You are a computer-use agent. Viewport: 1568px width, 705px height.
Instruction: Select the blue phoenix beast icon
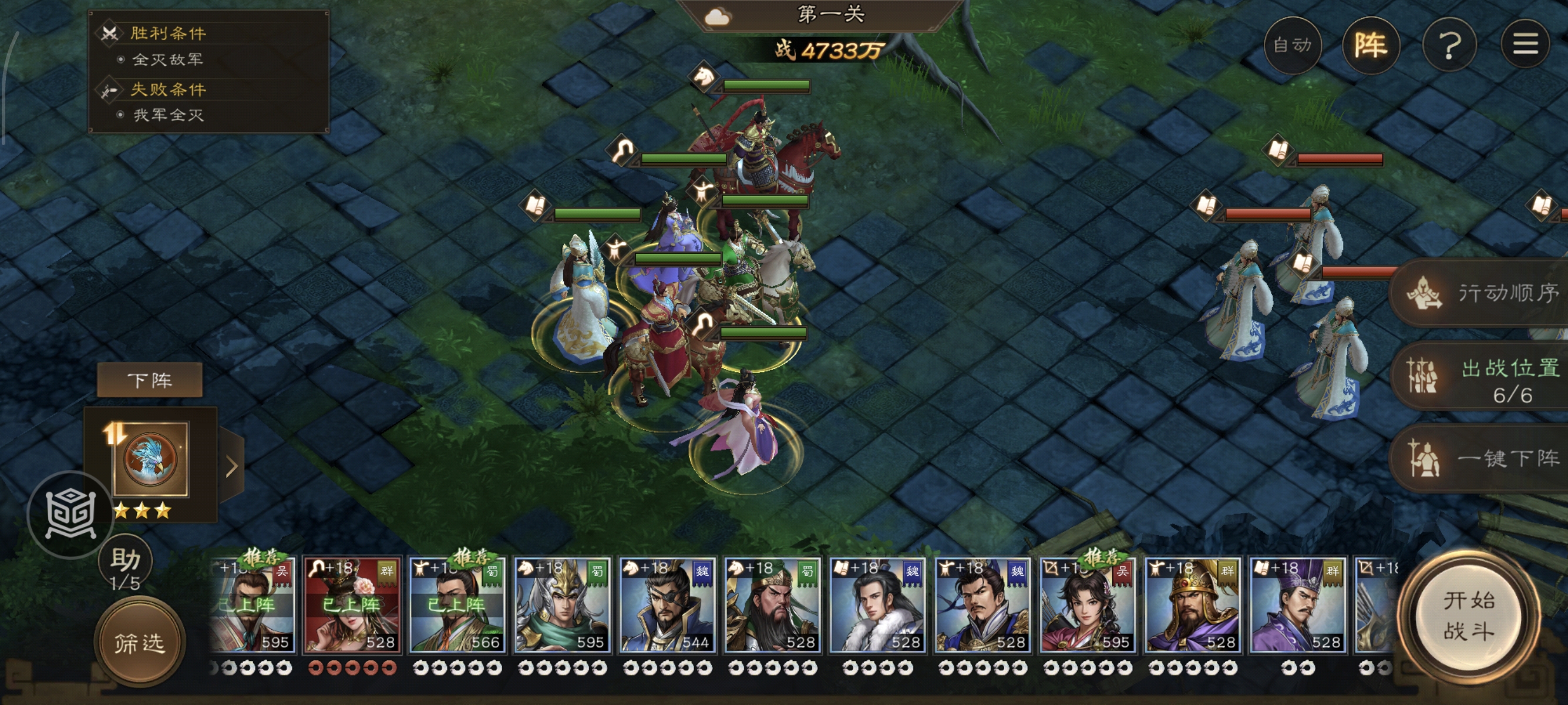[150, 458]
